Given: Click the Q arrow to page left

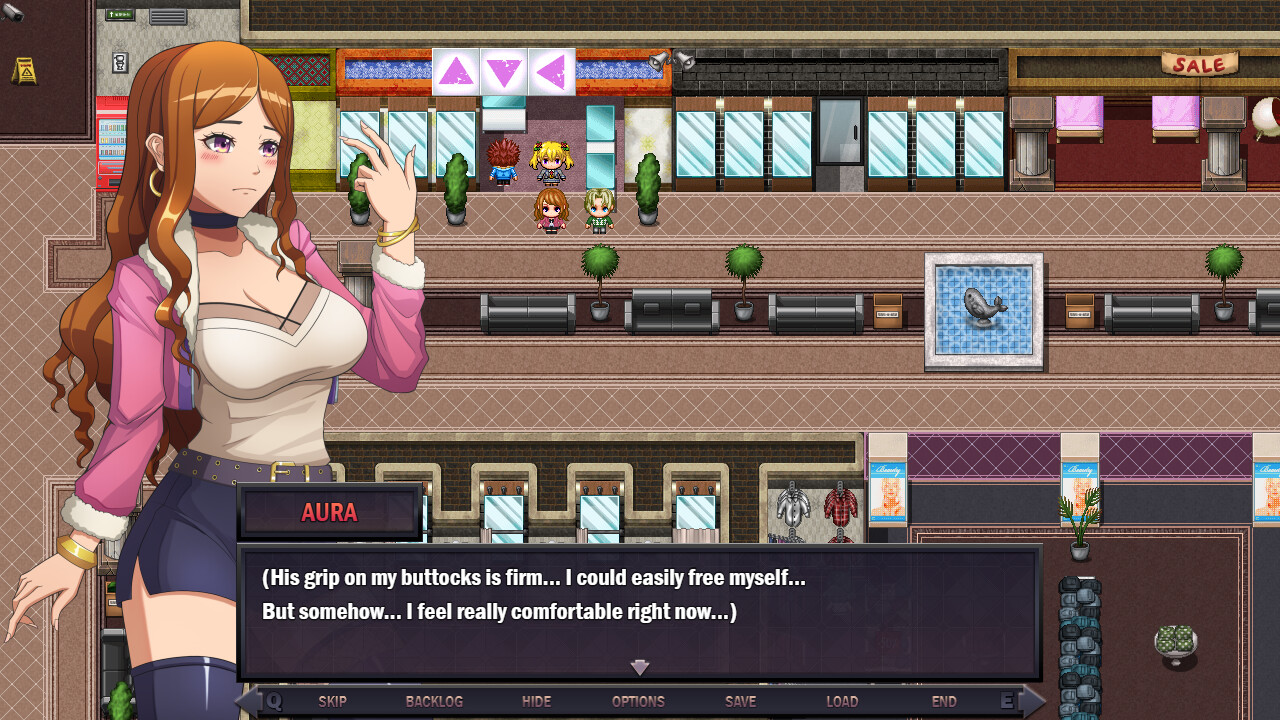Looking at the screenshot, I should pos(264,701).
